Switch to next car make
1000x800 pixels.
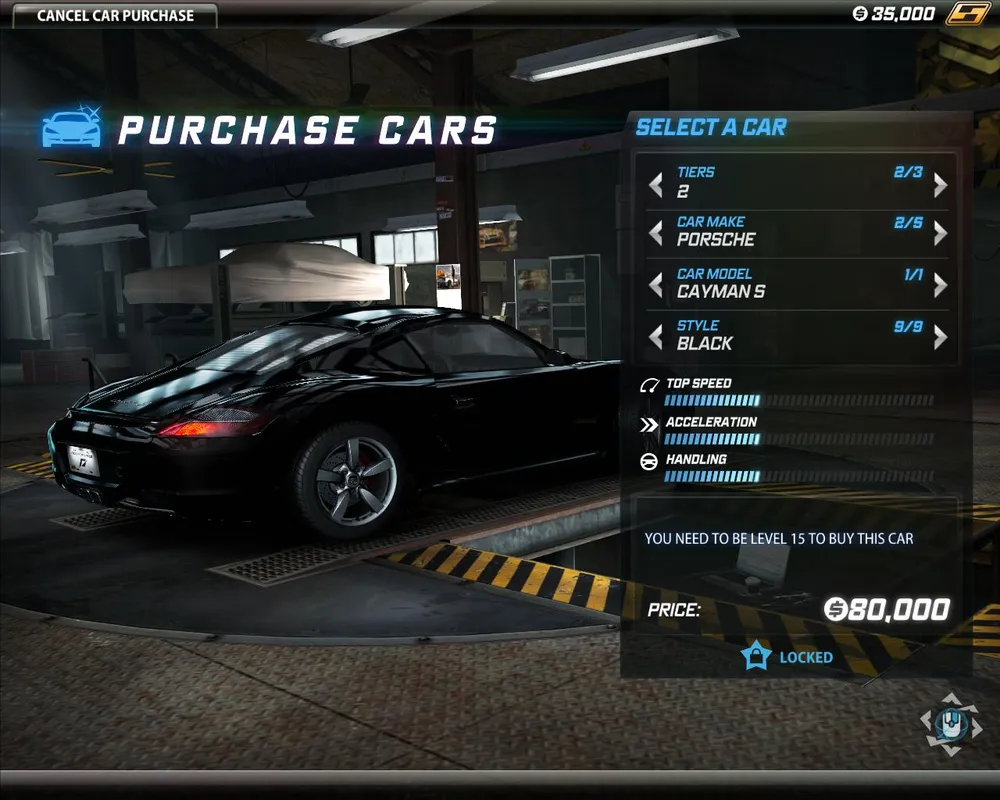tap(940, 233)
